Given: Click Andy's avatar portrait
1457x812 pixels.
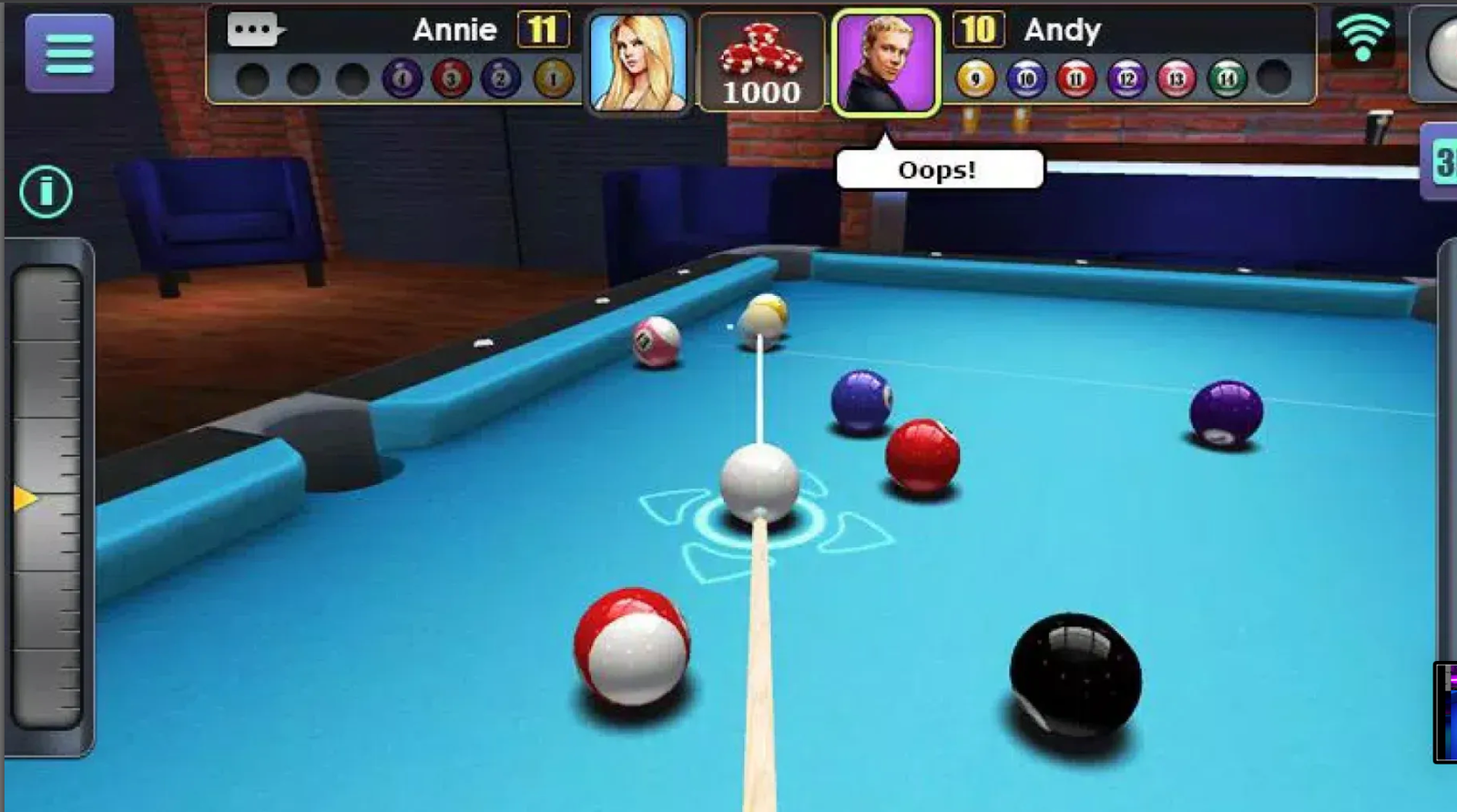Looking at the screenshot, I should (x=883, y=61).
